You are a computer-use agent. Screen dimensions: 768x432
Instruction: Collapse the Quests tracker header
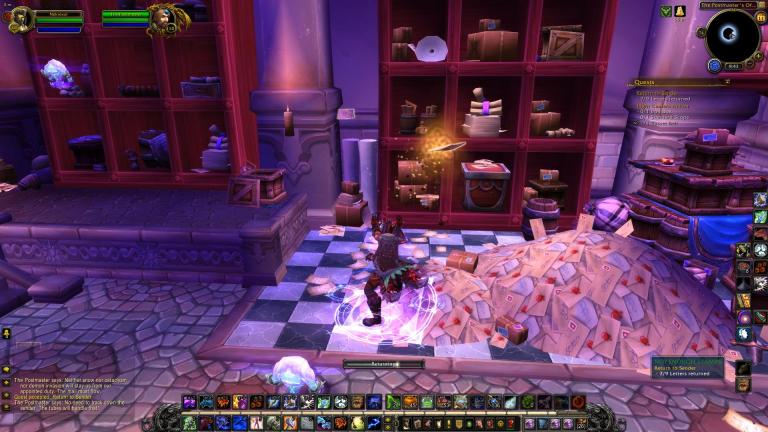[726, 82]
